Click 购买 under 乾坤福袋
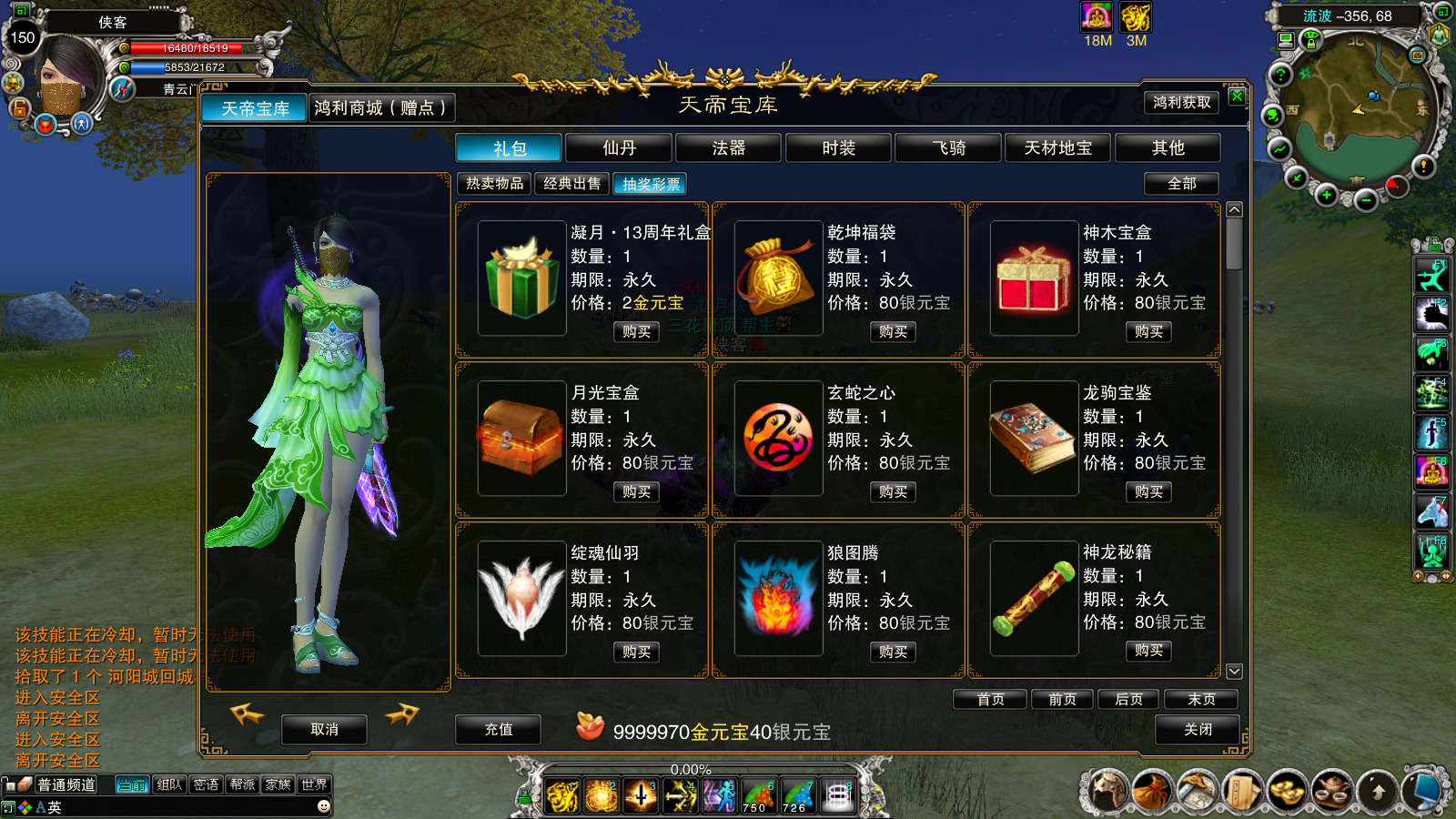 click(891, 331)
